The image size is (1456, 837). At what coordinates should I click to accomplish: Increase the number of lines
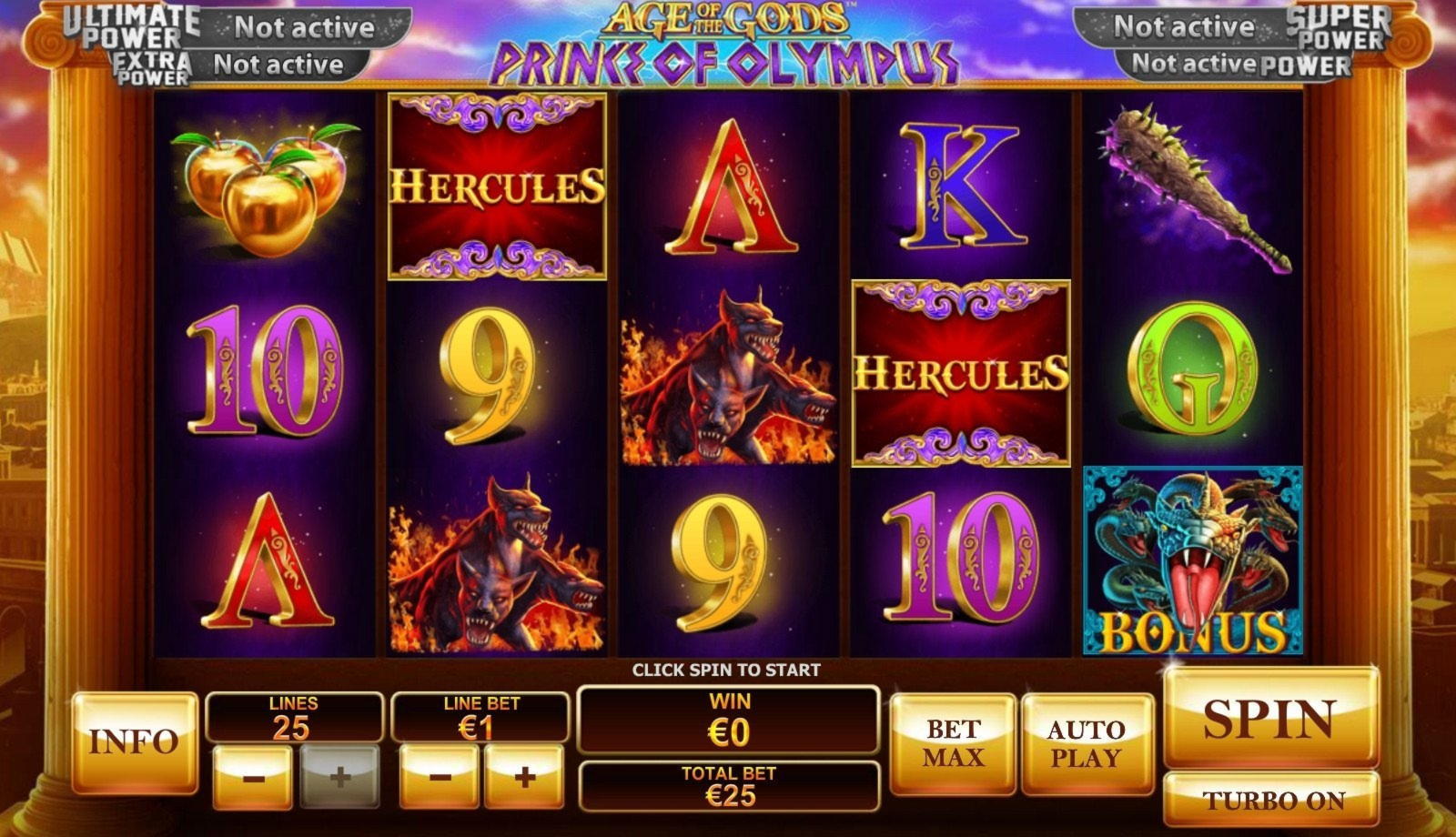click(339, 778)
